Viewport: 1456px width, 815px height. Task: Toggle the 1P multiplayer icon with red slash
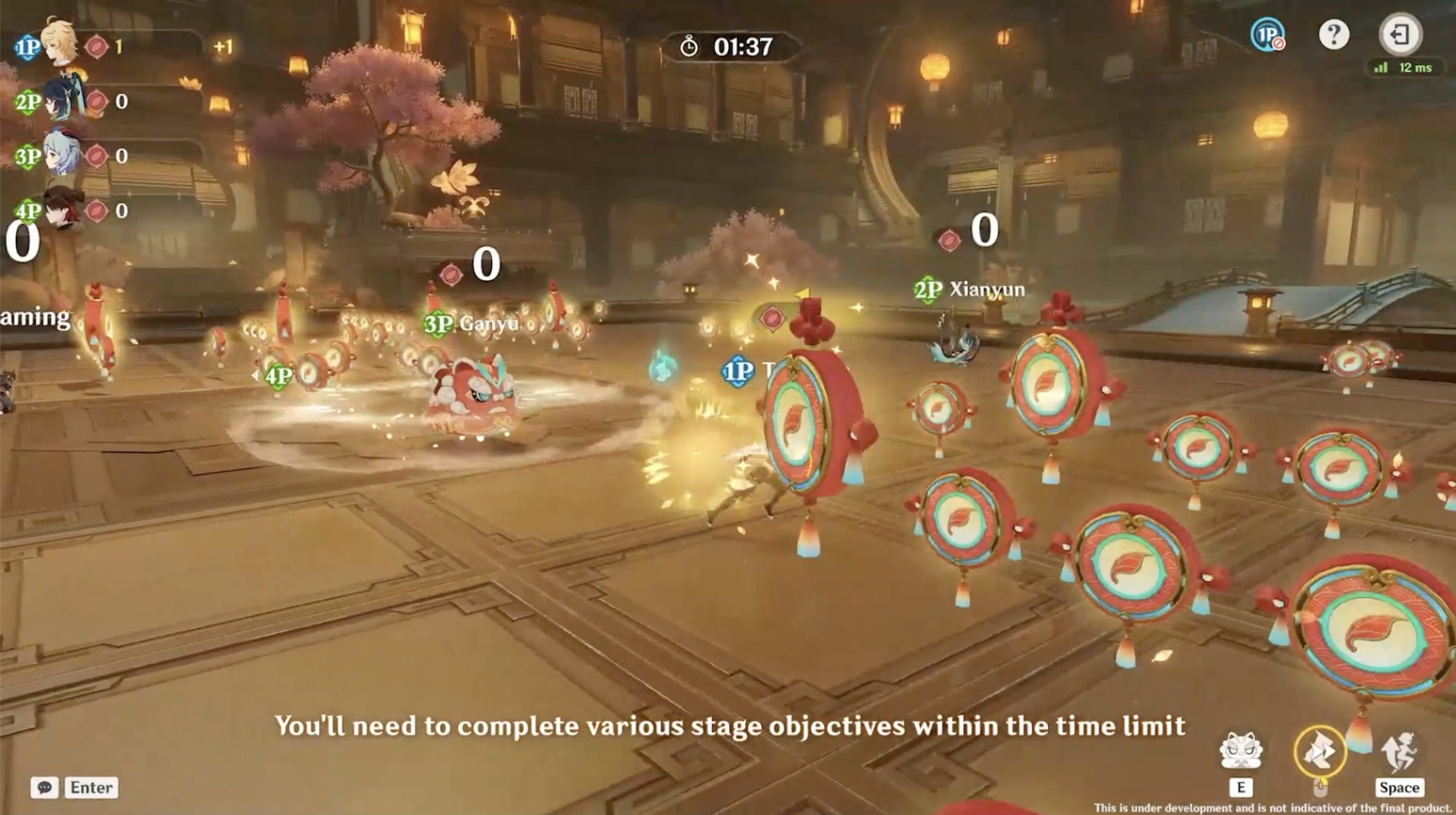(1267, 35)
